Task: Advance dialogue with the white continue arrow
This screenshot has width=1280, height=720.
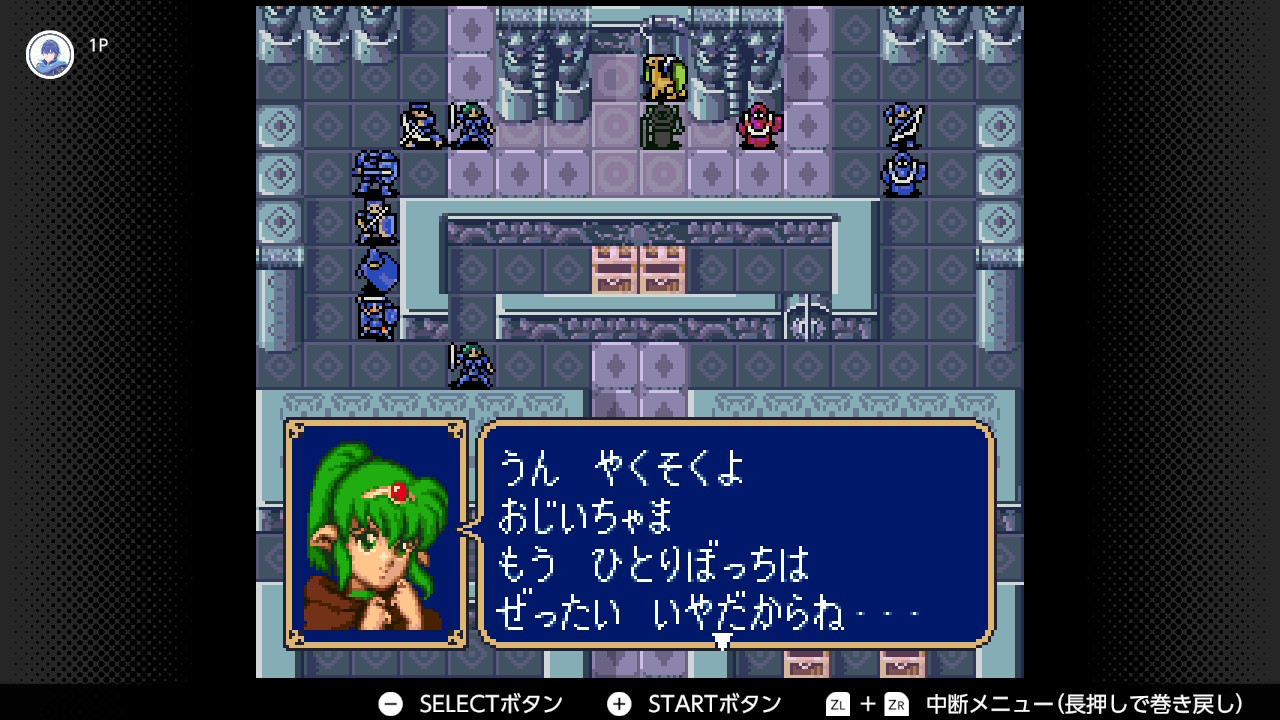Action: click(722, 641)
